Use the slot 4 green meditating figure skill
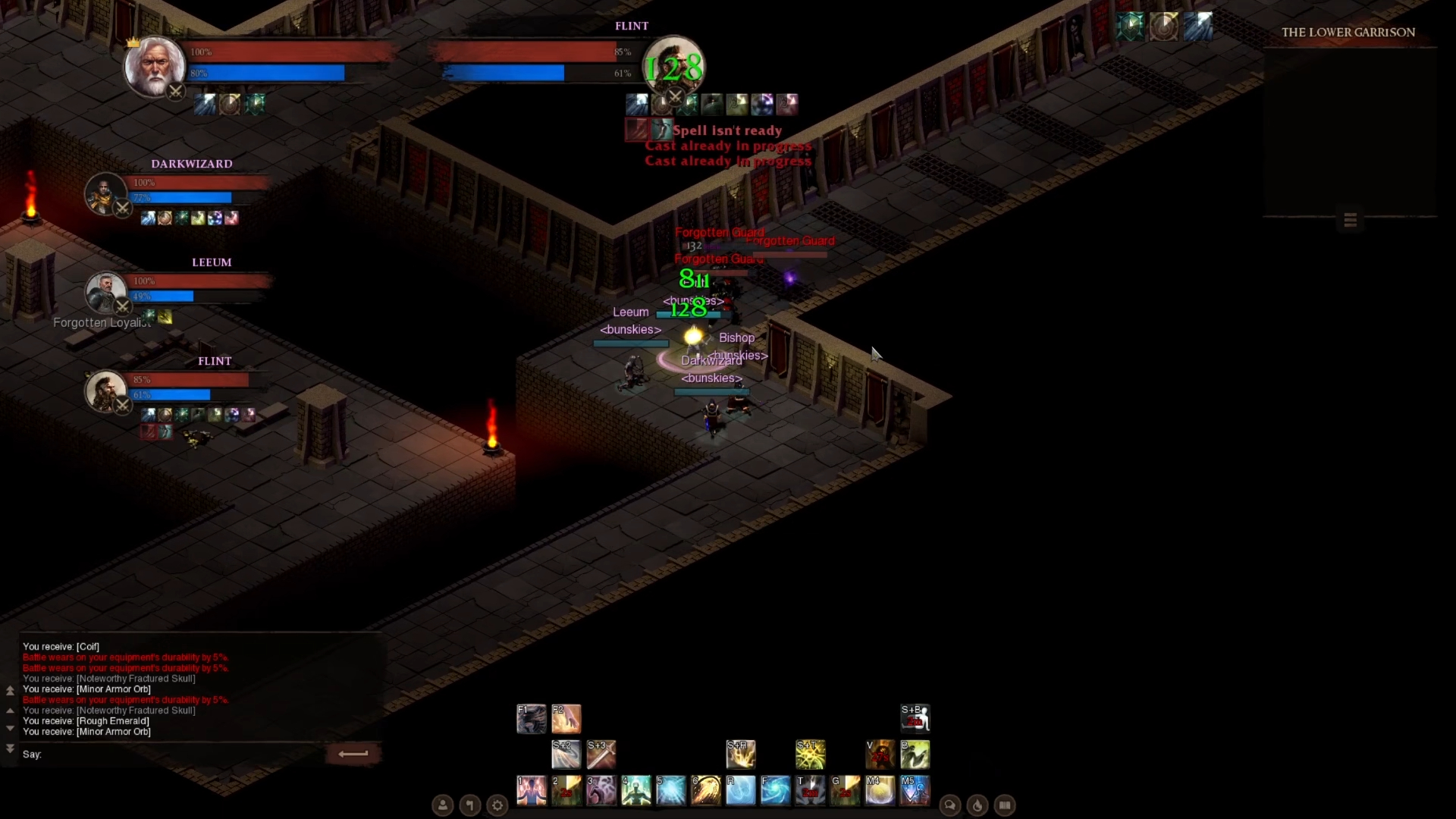Viewport: 1456px width, 819px height. coord(636,790)
